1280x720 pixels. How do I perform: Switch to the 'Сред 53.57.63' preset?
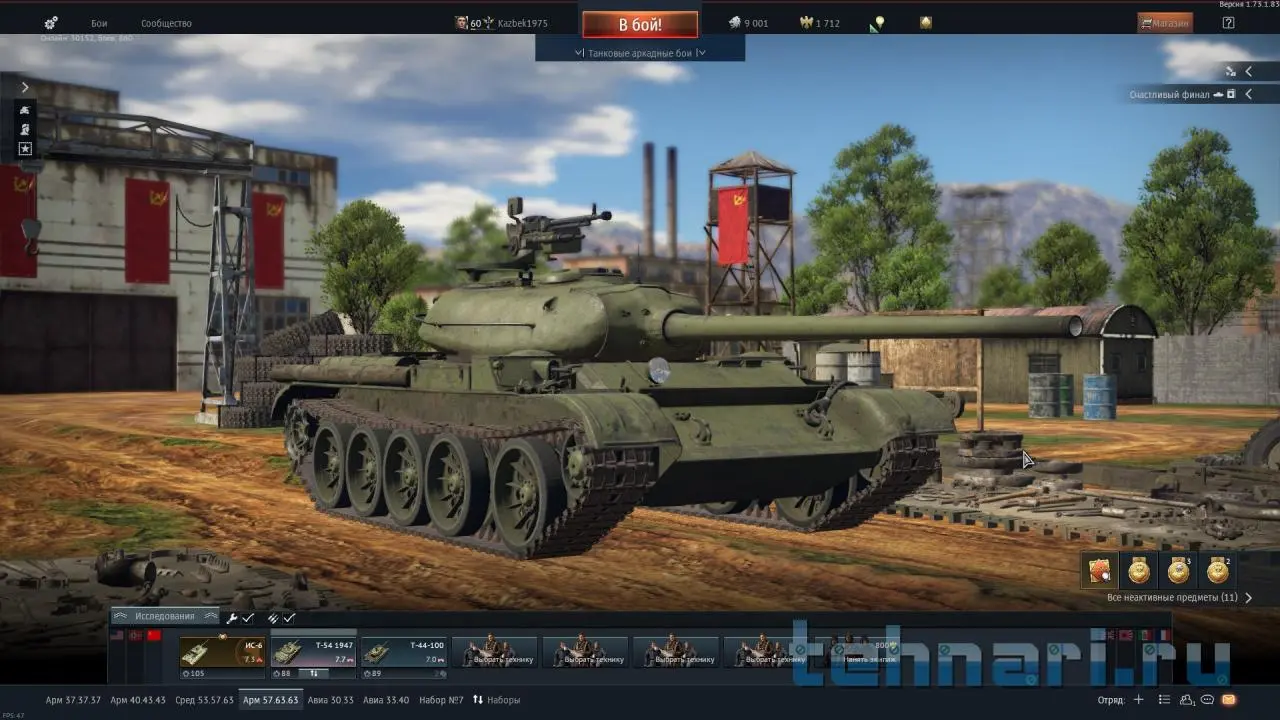204,700
